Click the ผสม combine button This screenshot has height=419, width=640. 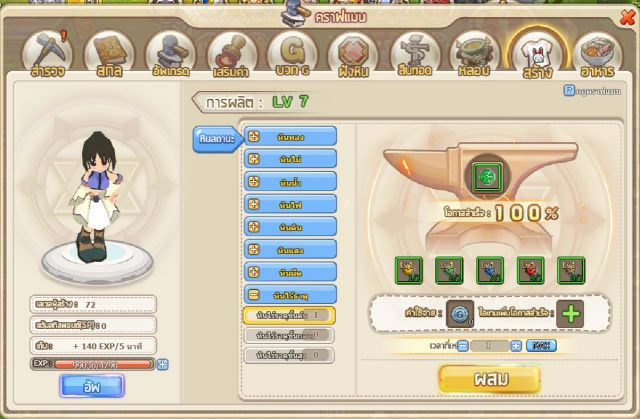click(x=489, y=379)
